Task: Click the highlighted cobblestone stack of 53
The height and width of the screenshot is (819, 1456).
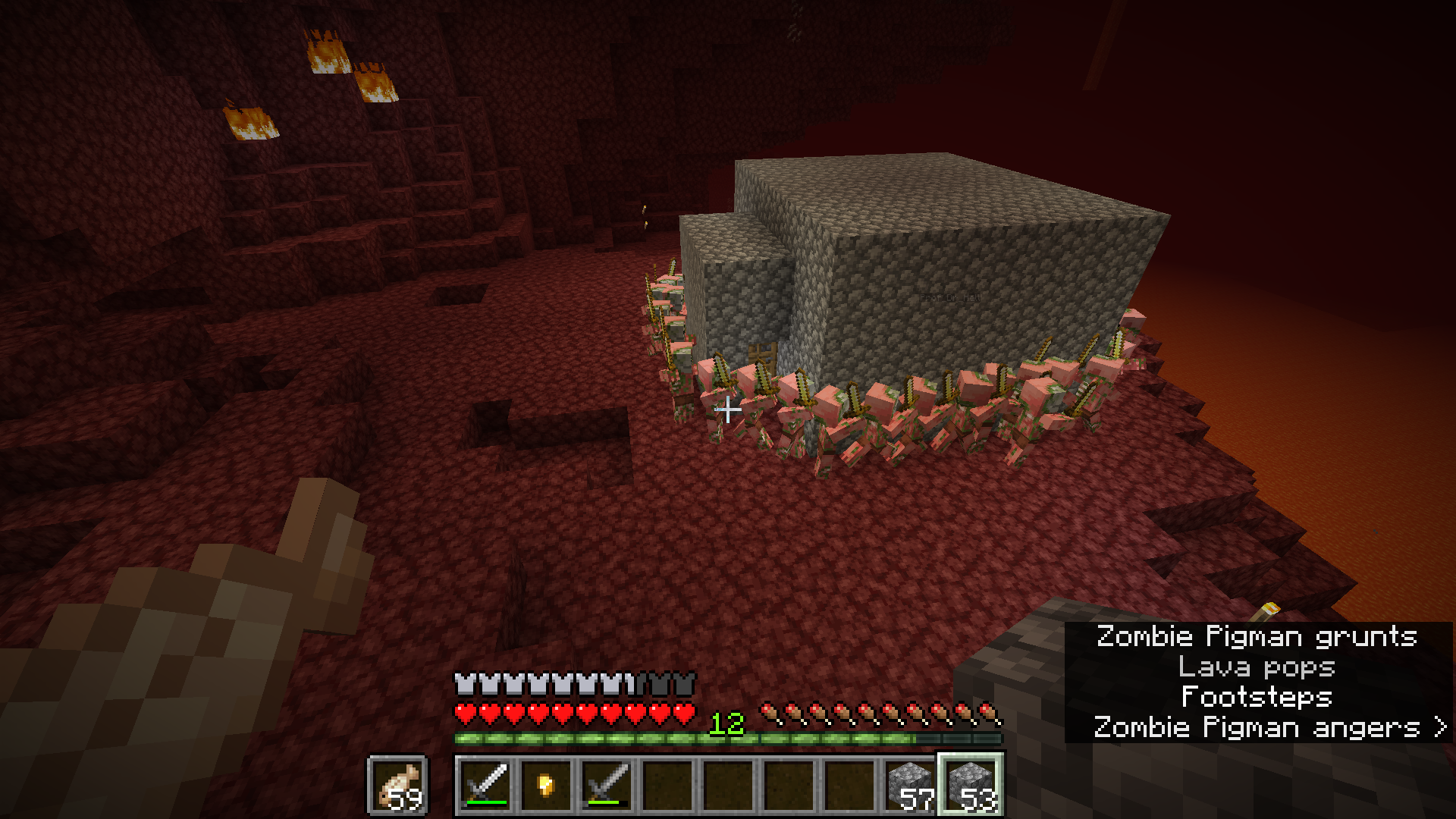Action: pyautogui.click(x=971, y=785)
